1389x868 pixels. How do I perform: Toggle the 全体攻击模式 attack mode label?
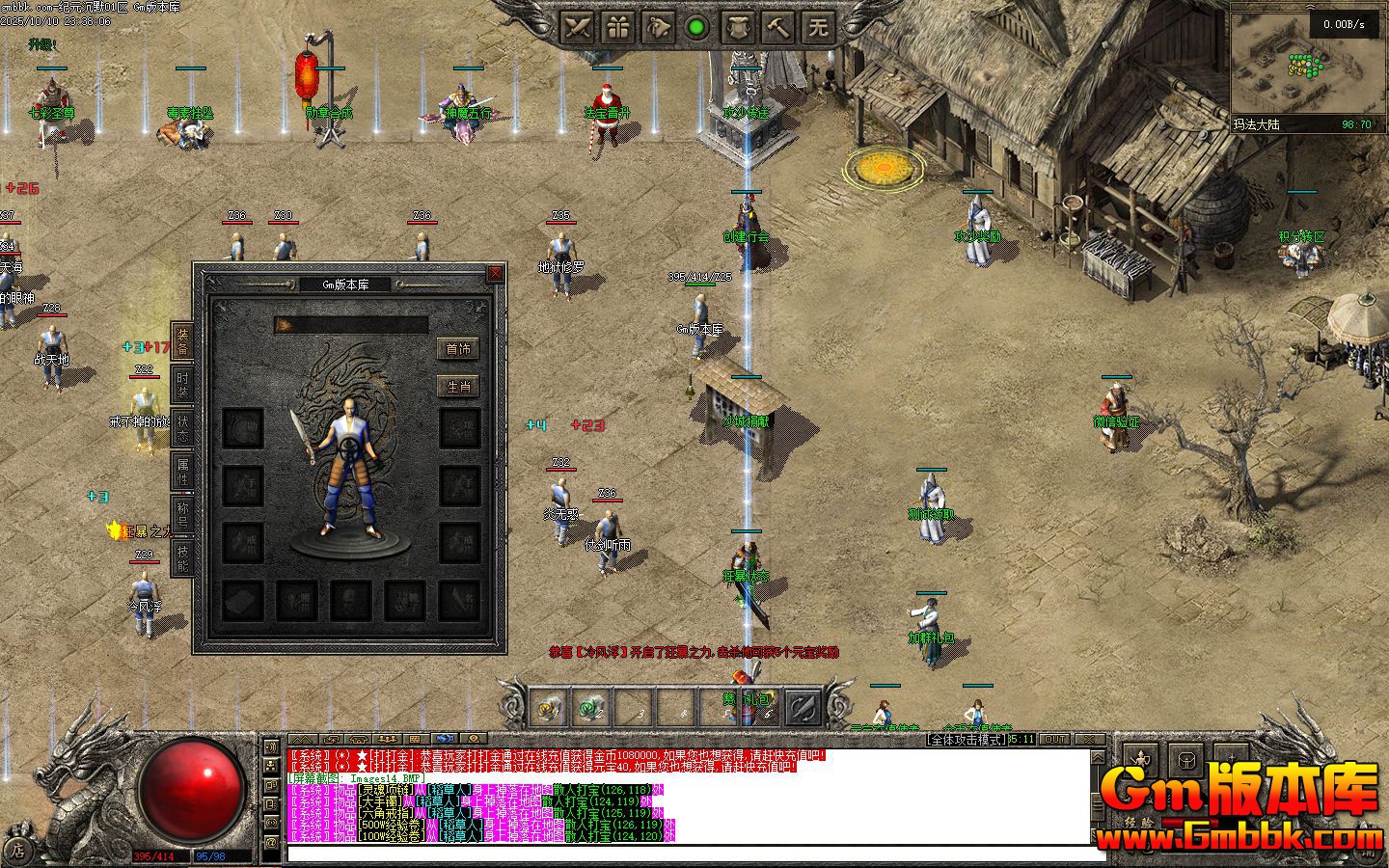[966, 740]
